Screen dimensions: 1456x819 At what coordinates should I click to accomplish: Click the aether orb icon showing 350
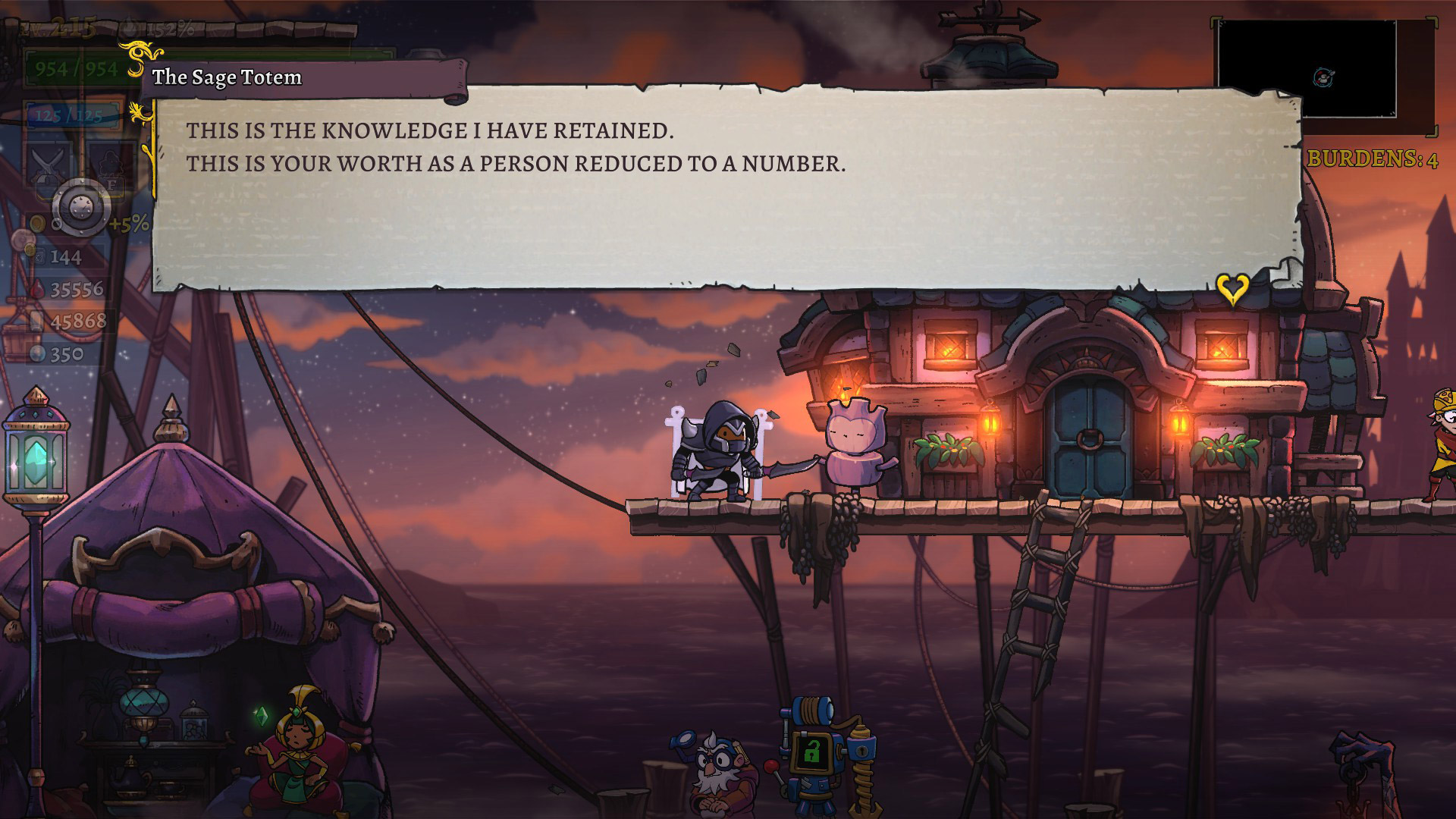pyautogui.click(x=36, y=351)
